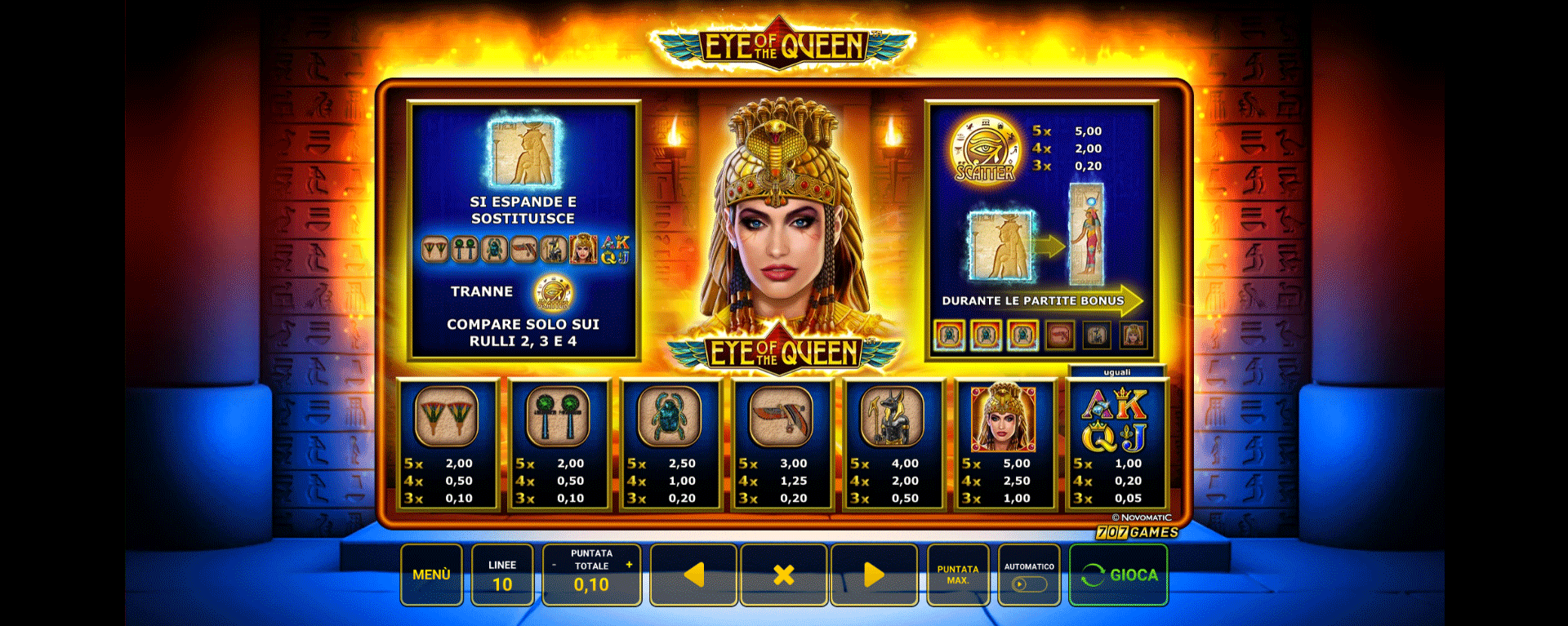Show the next paytable page
The height and width of the screenshot is (626, 1568).
tap(874, 575)
